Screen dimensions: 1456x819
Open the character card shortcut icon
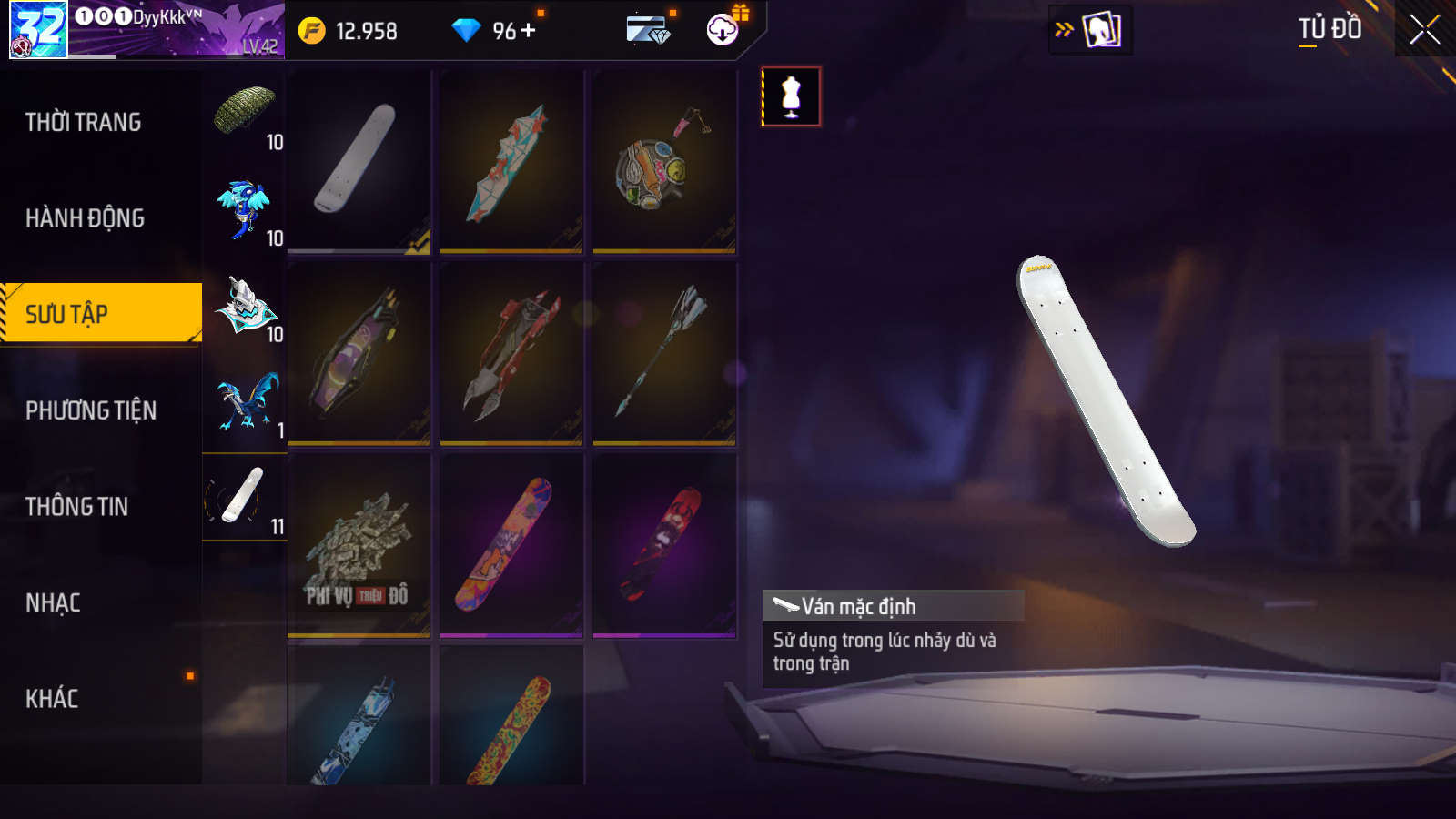(1100, 30)
